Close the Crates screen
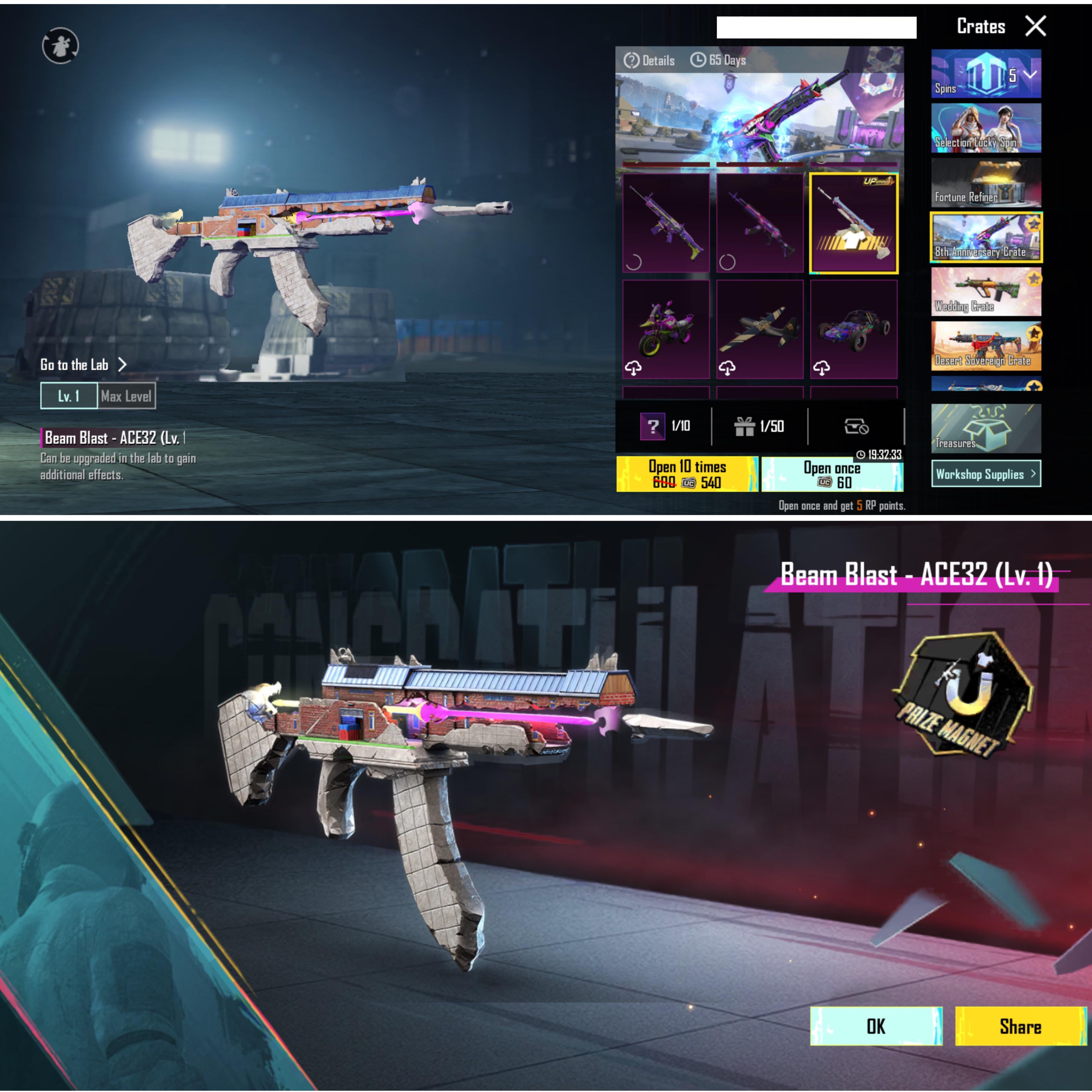Image resolution: width=1092 pixels, height=1092 pixels. (1036, 26)
